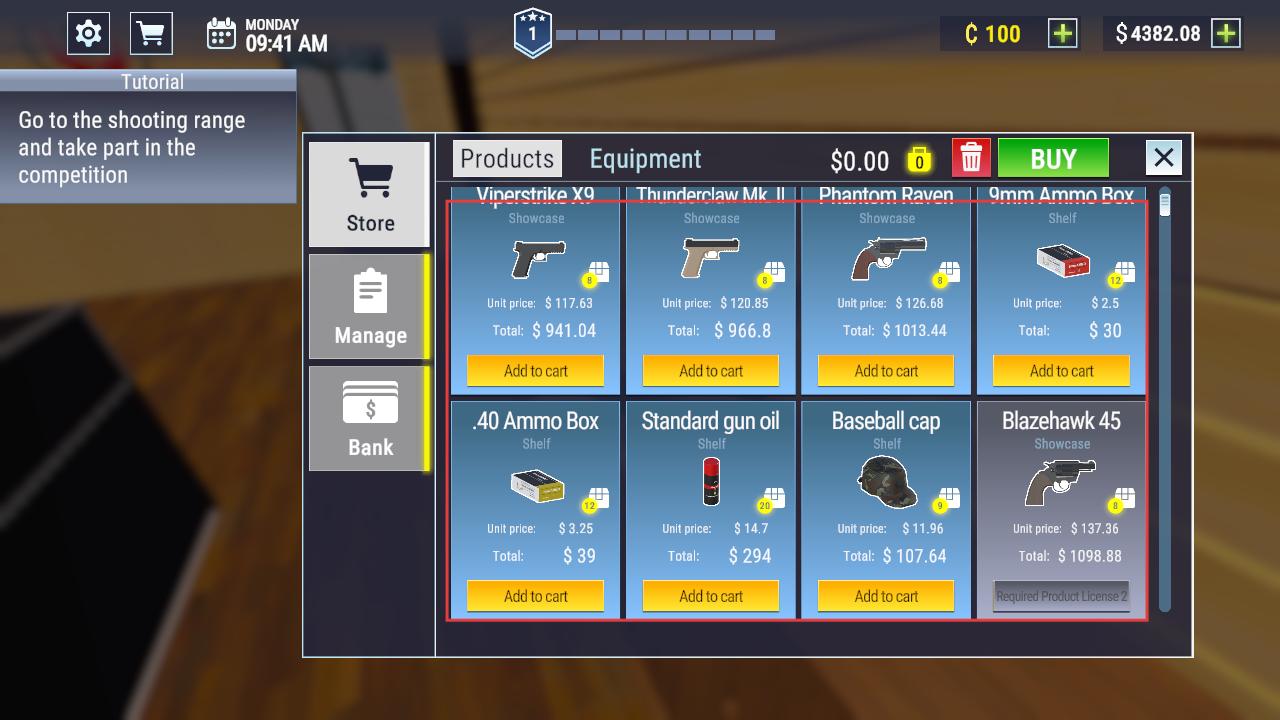Image resolution: width=1280 pixels, height=720 pixels.
Task: Open the settings gear icon
Action: tap(88, 34)
